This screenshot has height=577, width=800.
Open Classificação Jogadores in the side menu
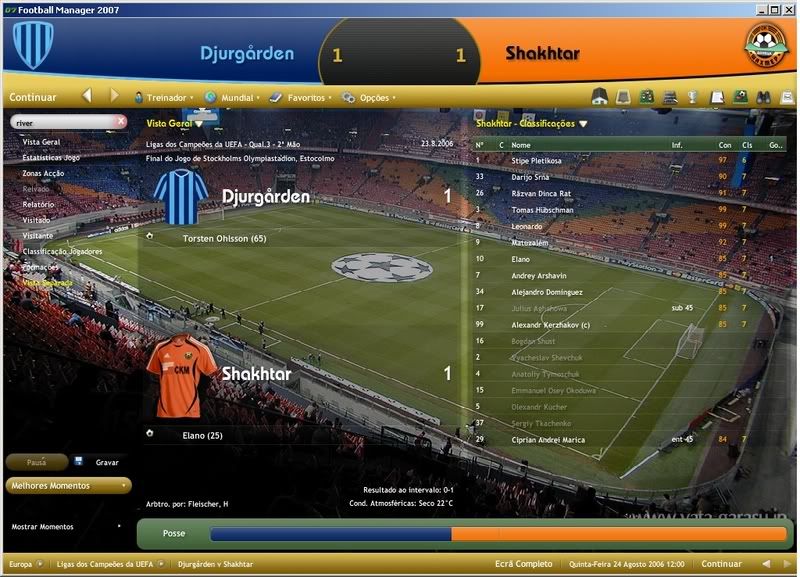[x=64, y=250]
